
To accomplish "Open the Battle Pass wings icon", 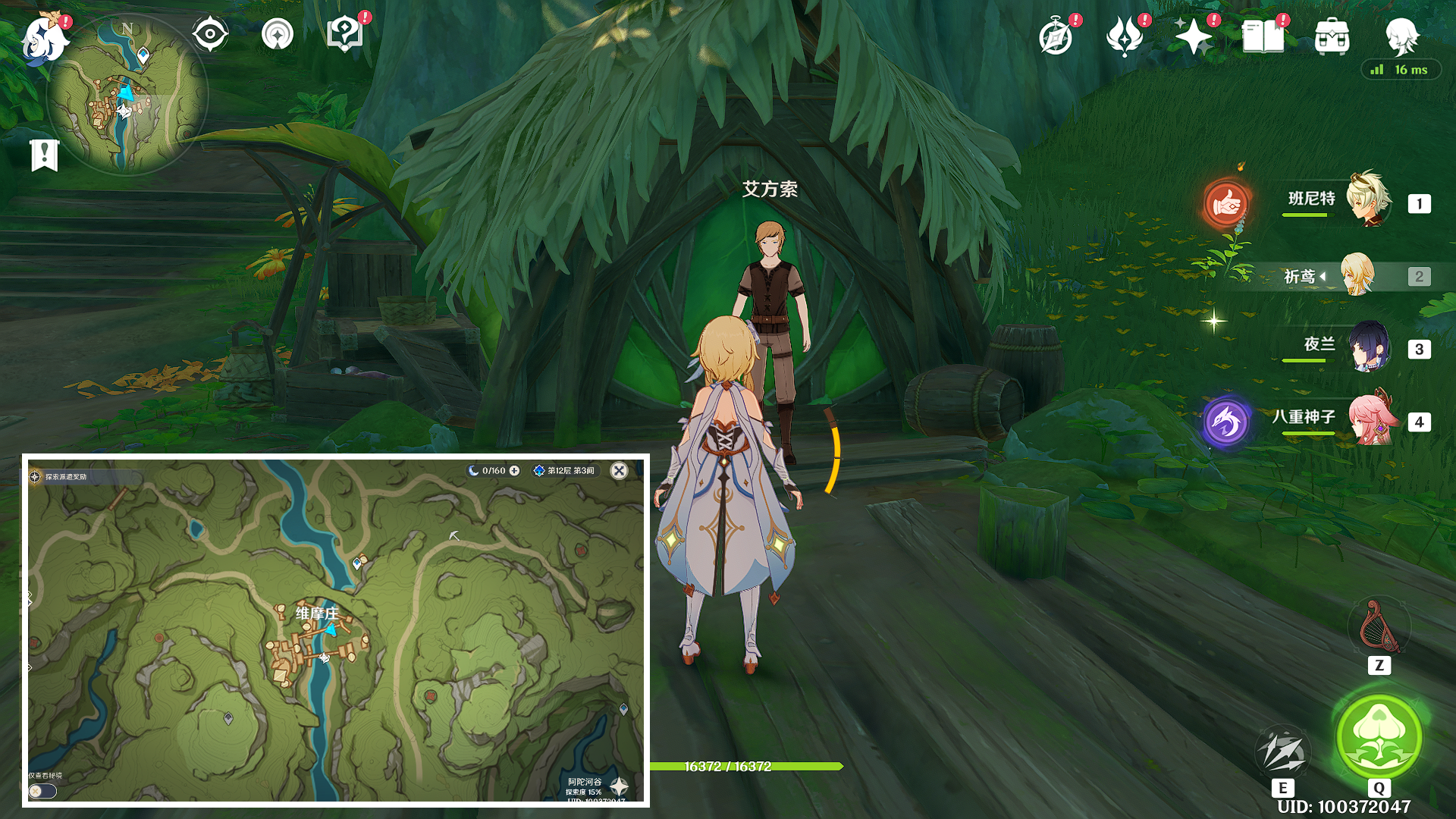I will 1125,36.
